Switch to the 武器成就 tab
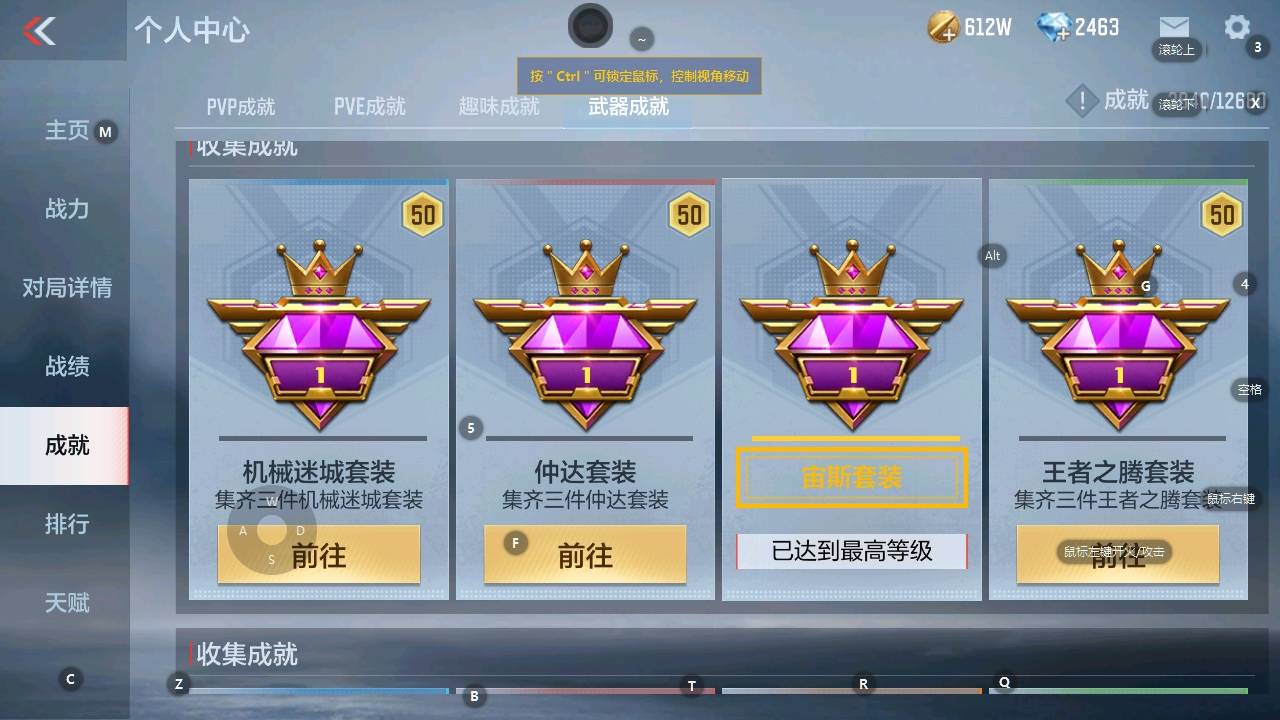This screenshot has height=720, width=1280. tap(628, 106)
